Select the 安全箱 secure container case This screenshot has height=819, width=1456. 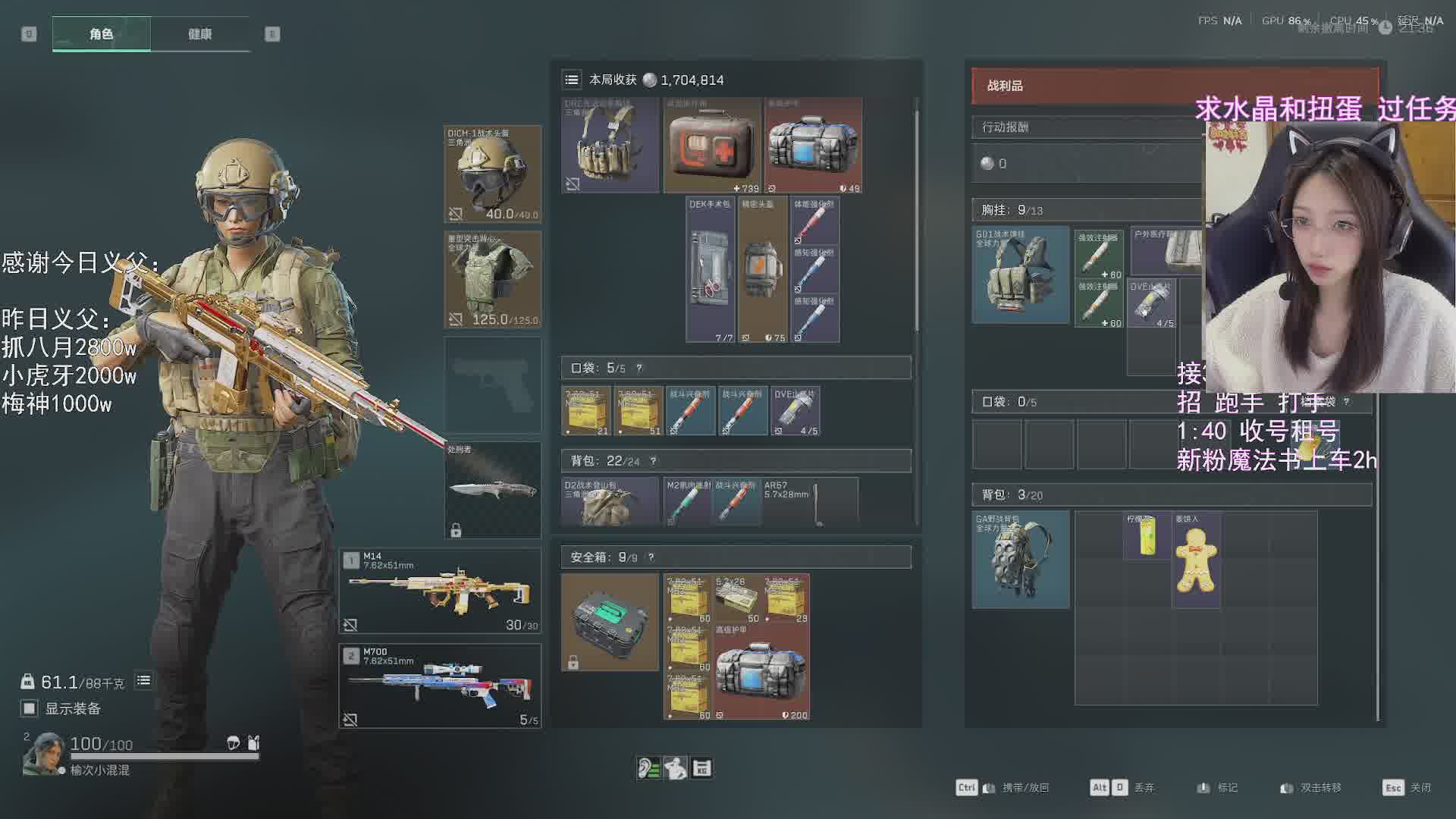(x=610, y=622)
